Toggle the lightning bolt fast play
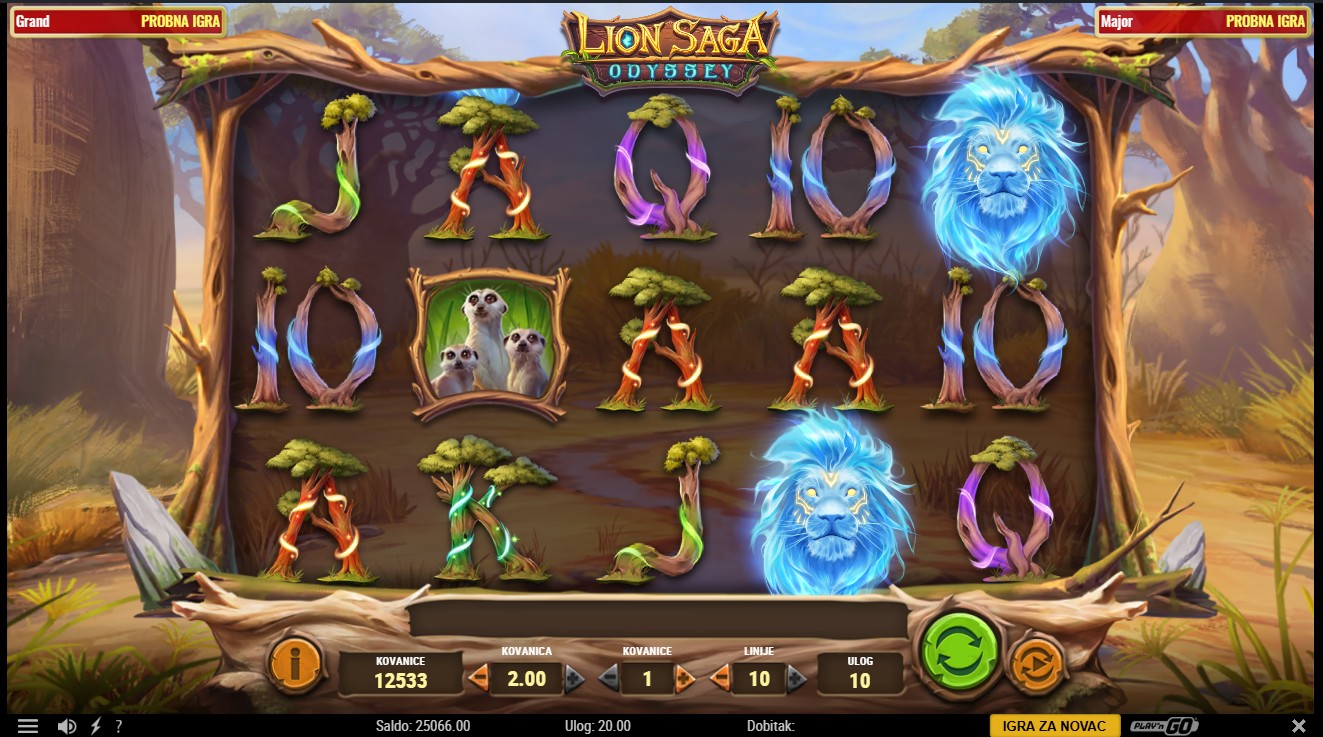 (96, 726)
